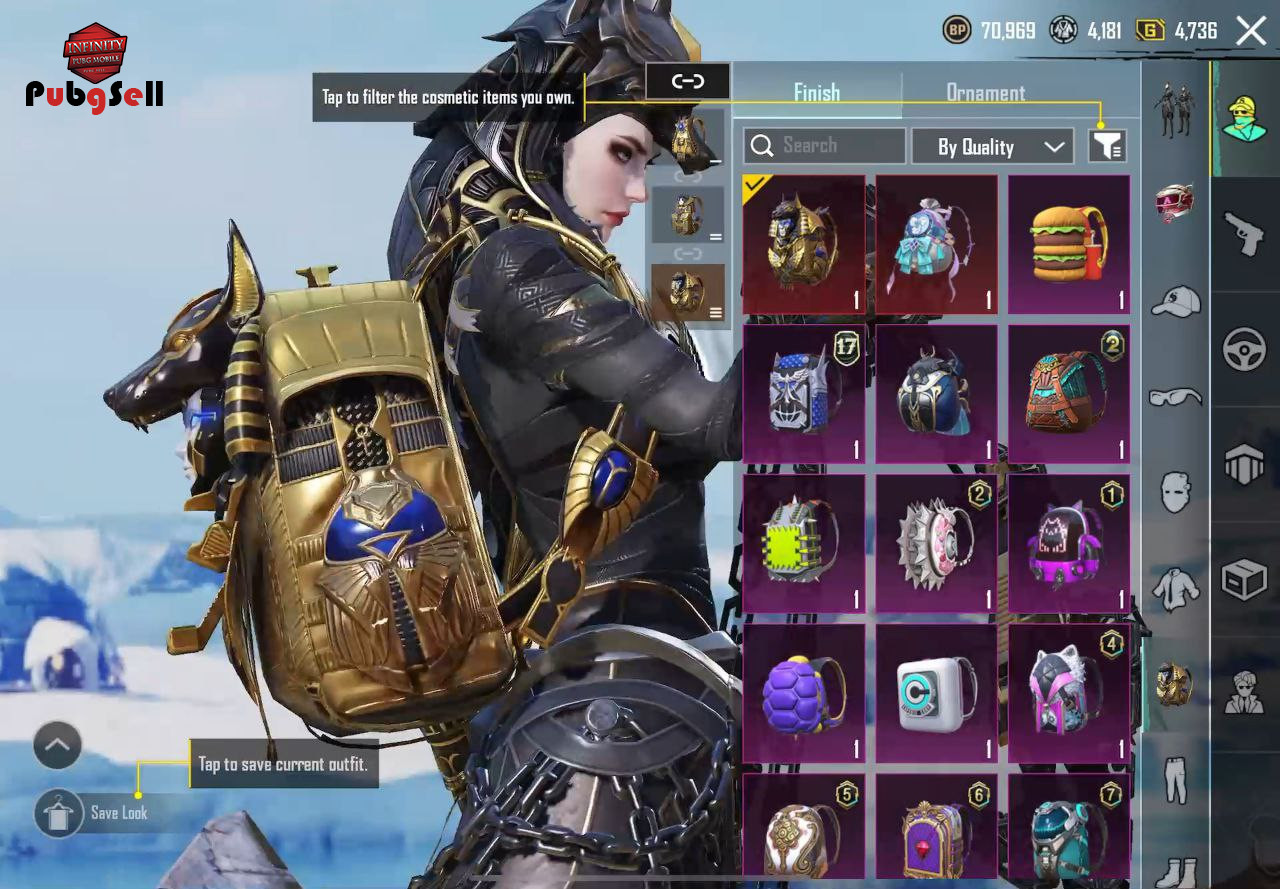The width and height of the screenshot is (1280, 889).
Task: Expand the up-arrow circle button
Action: pyautogui.click(x=57, y=745)
